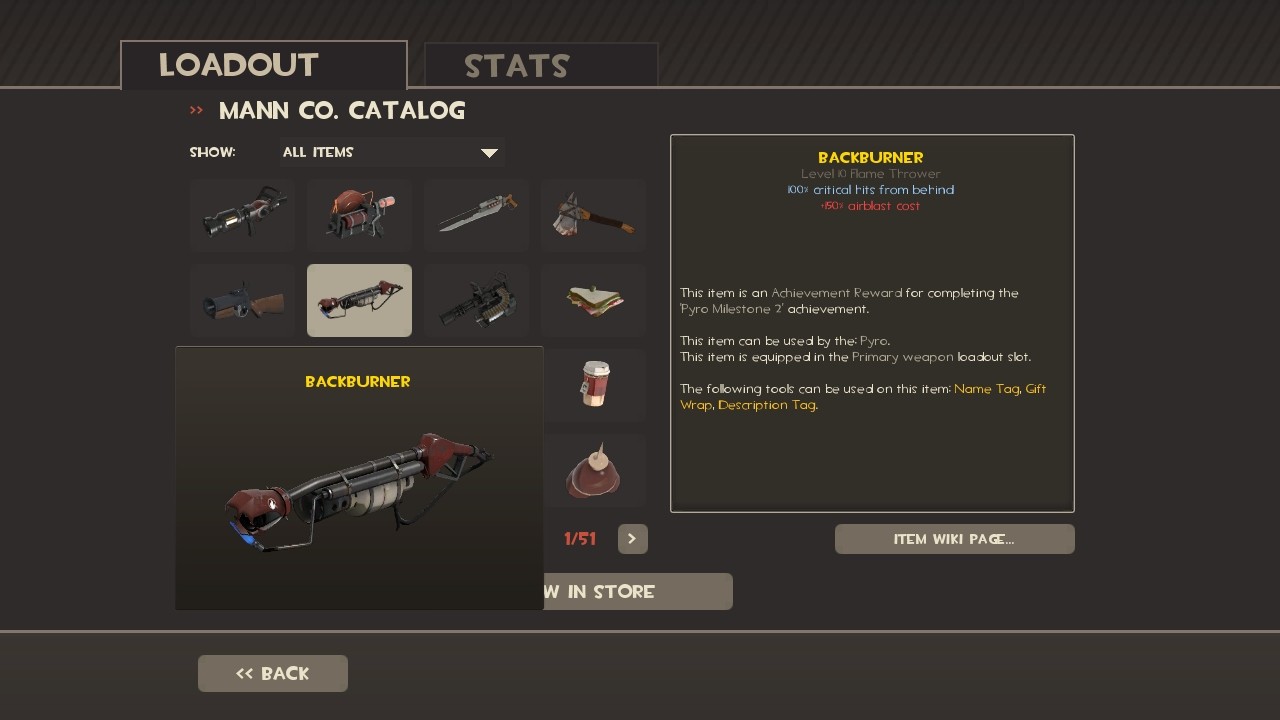Select the highlighted Backburner flamethrower thumbnail

(x=358, y=300)
